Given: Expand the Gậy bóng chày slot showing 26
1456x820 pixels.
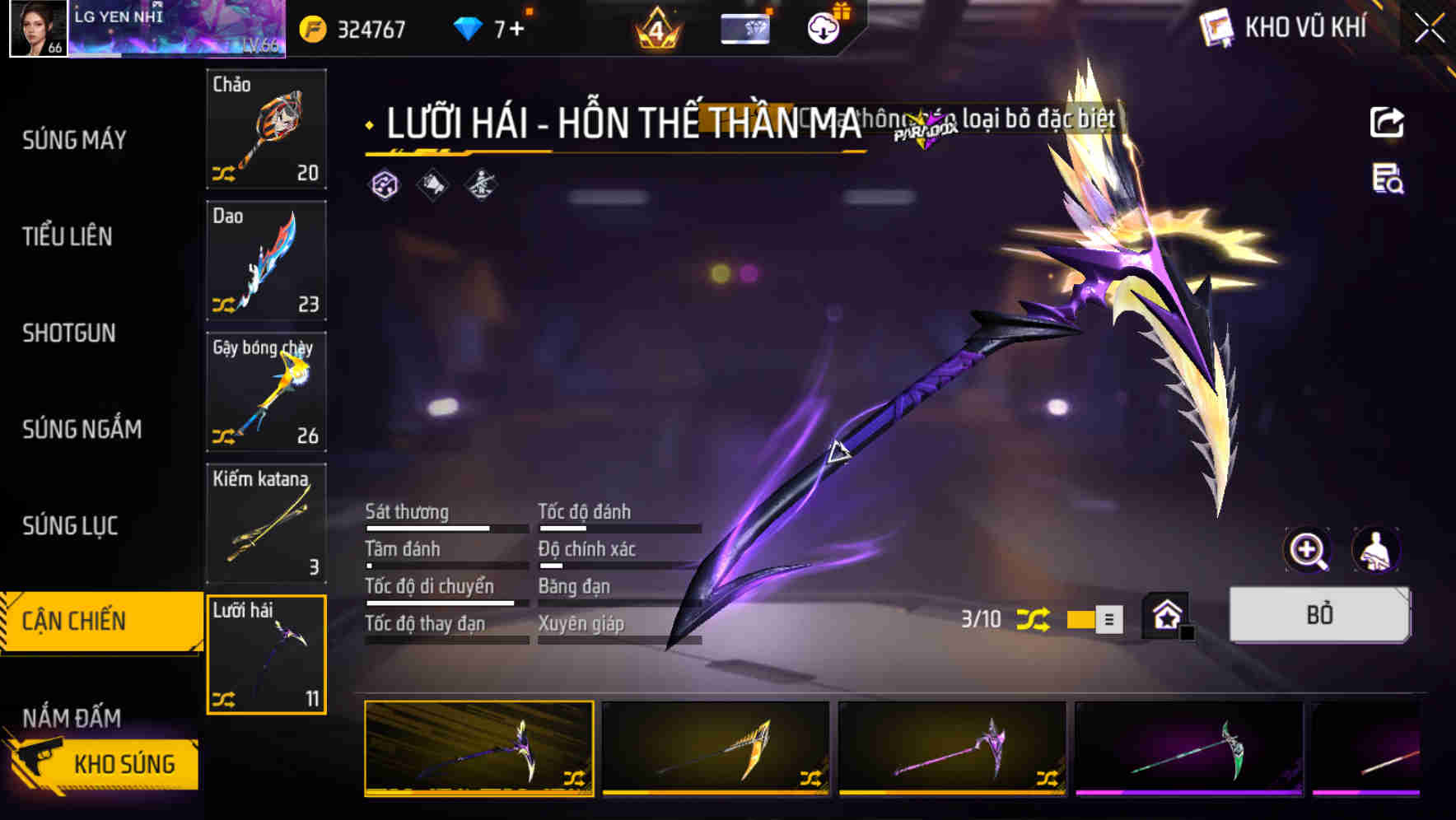Looking at the screenshot, I should (x=265, y=392).
